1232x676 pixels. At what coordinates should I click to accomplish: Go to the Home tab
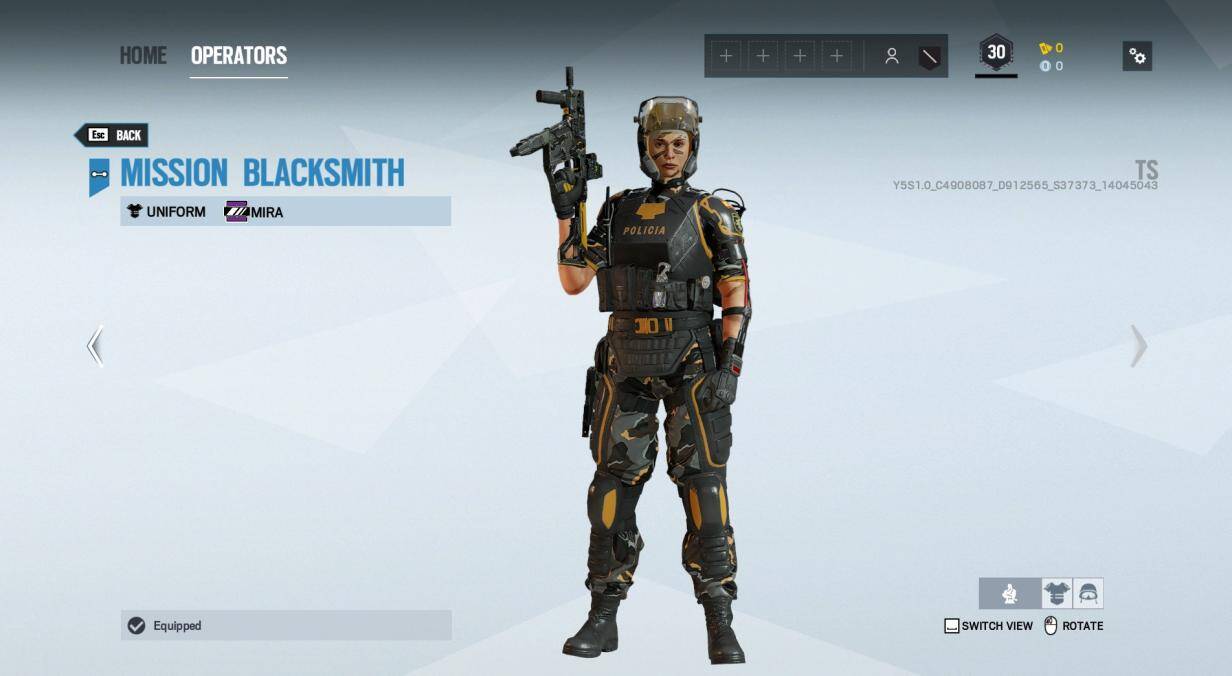[143, 56]
